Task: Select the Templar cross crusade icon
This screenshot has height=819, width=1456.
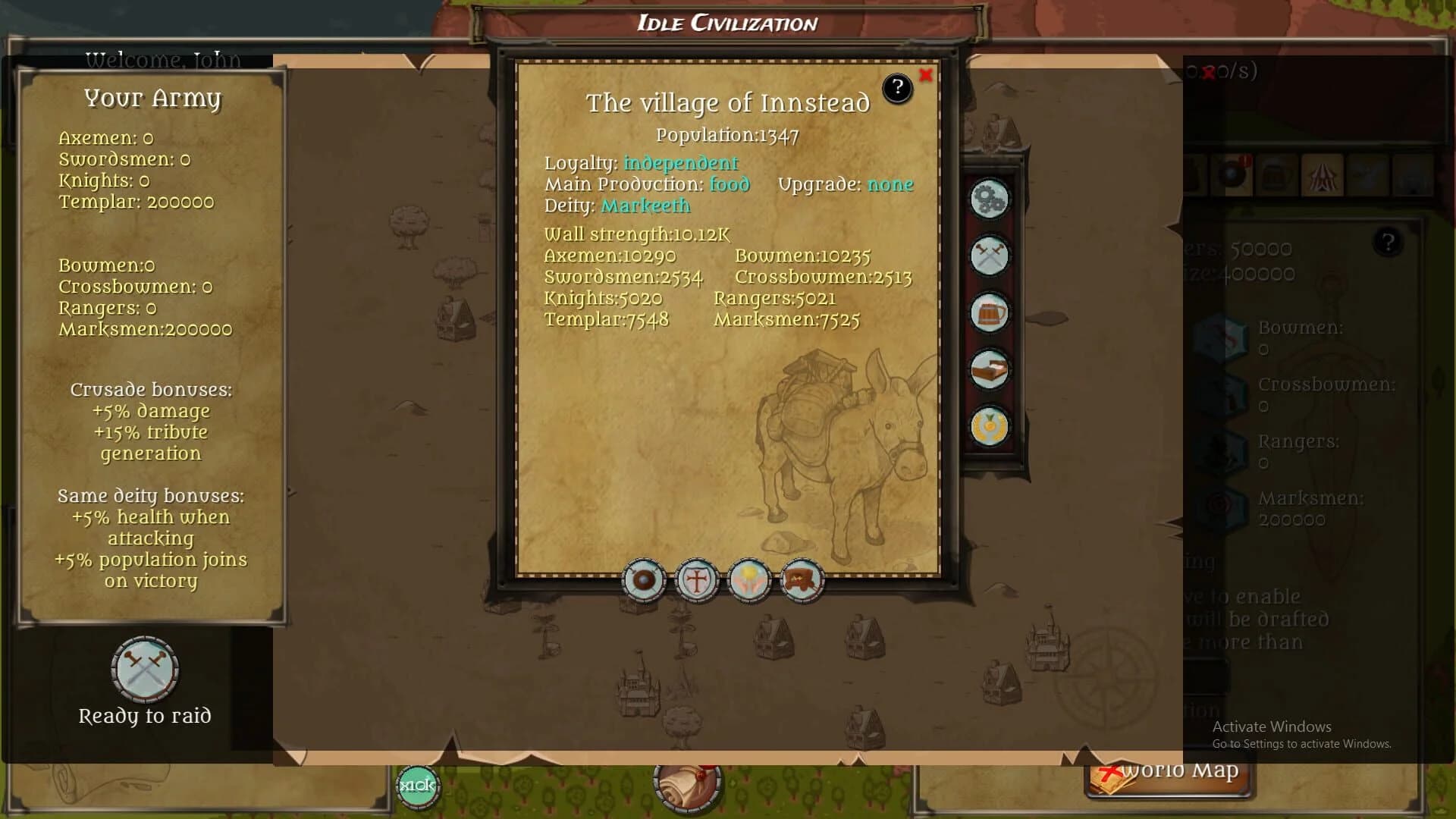Action: (697, 580)
